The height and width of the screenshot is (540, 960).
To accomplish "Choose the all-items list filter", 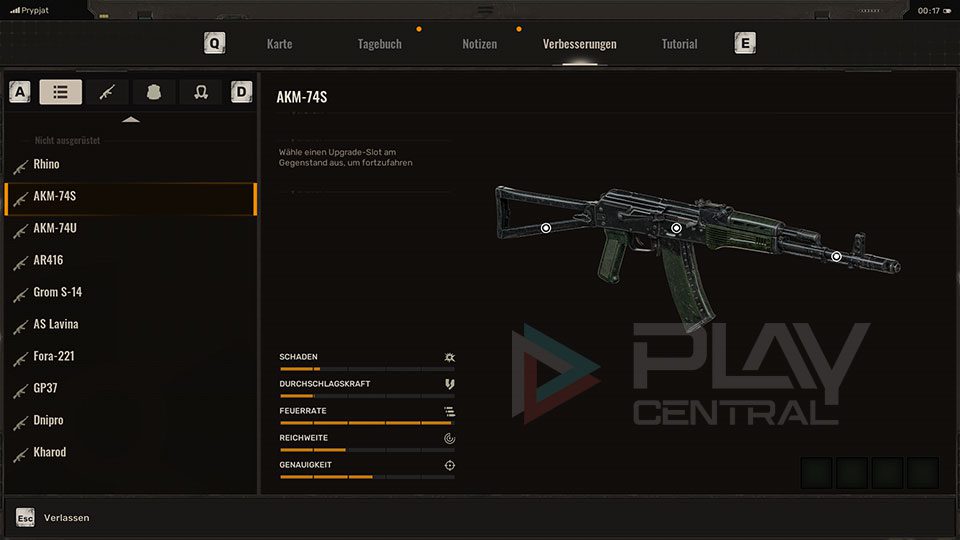I will point(61,92).
